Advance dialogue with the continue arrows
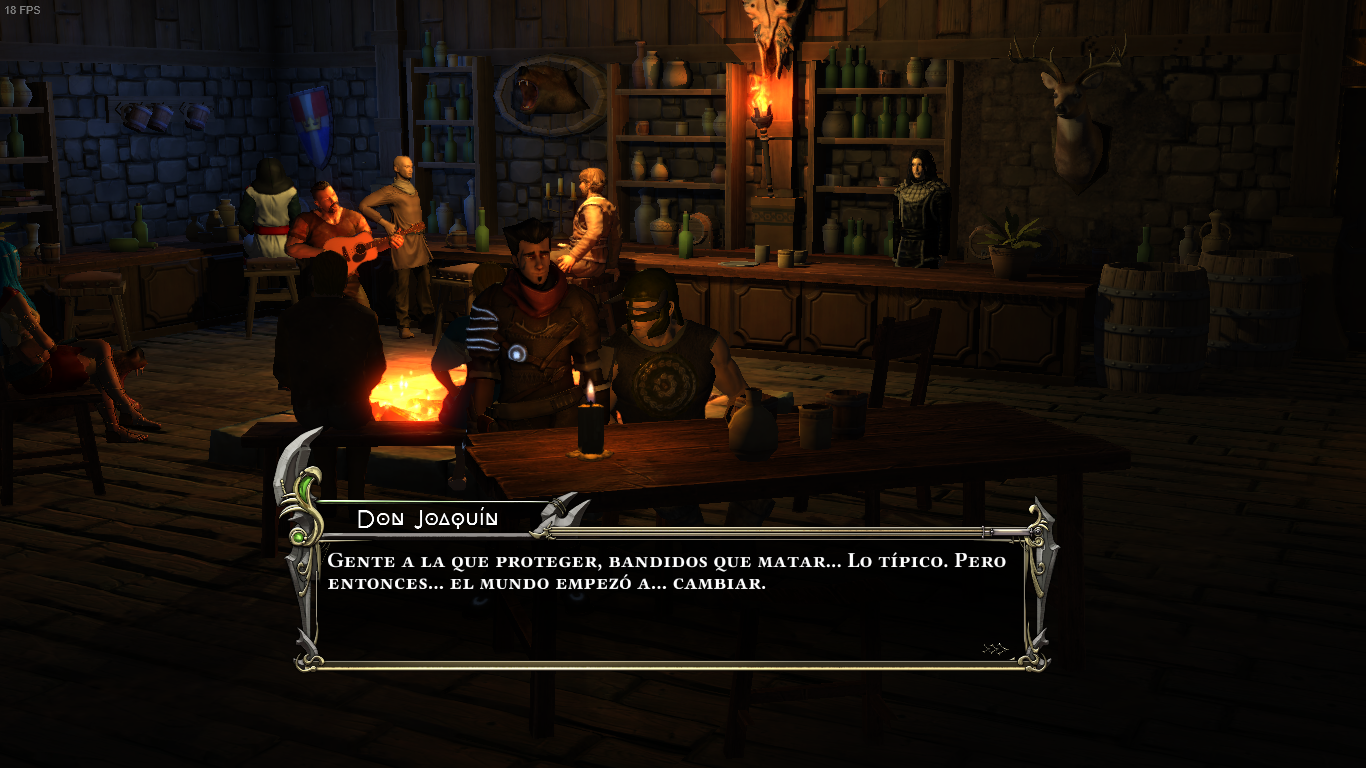Screen dimensions: 1366x768 coord(995,649)
